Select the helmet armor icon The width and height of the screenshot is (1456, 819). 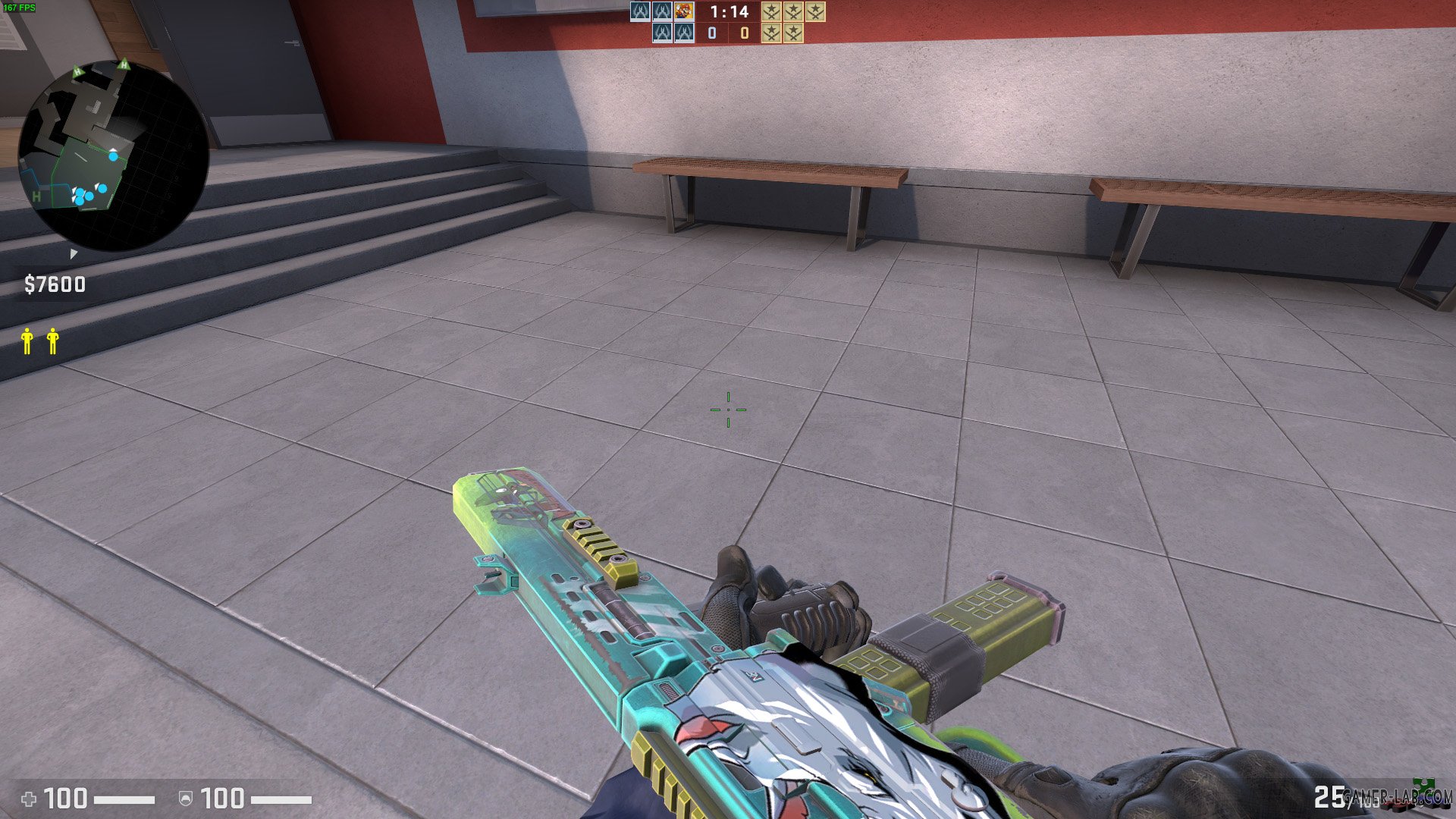187,799
